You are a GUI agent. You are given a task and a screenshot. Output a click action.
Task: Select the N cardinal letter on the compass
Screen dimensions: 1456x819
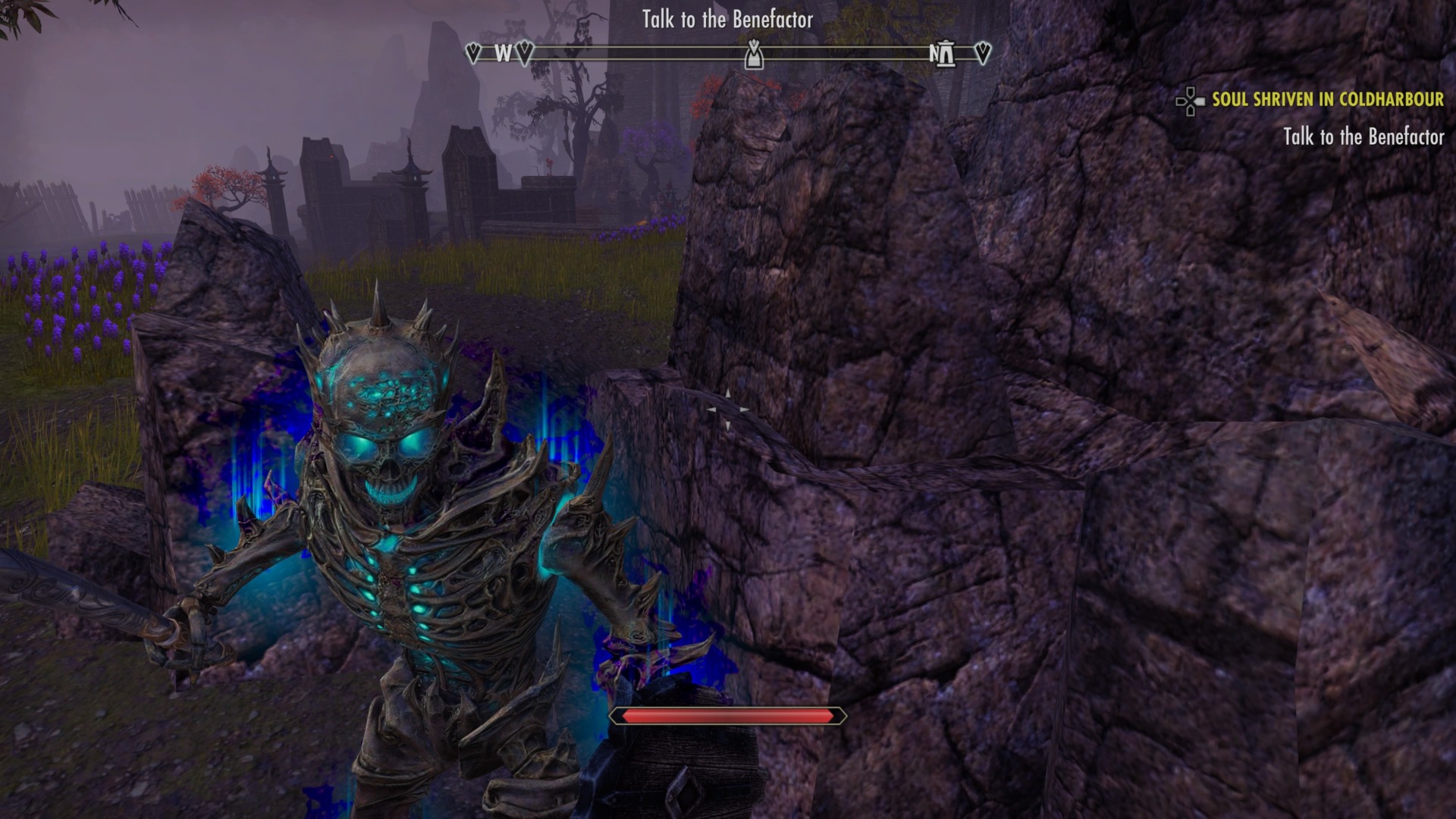(933, 54)
